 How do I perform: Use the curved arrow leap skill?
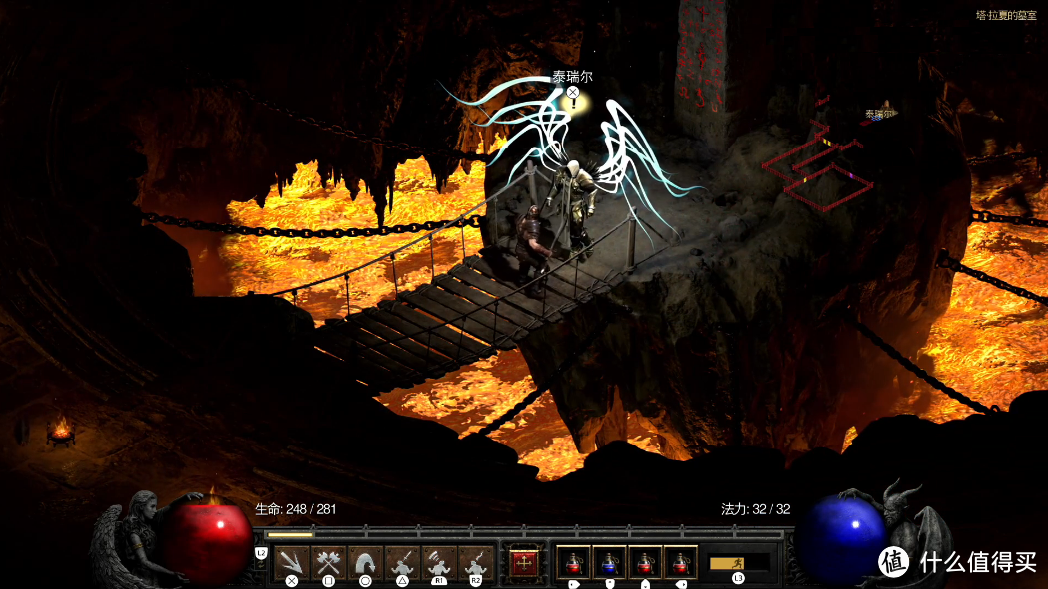click(365, 562)
